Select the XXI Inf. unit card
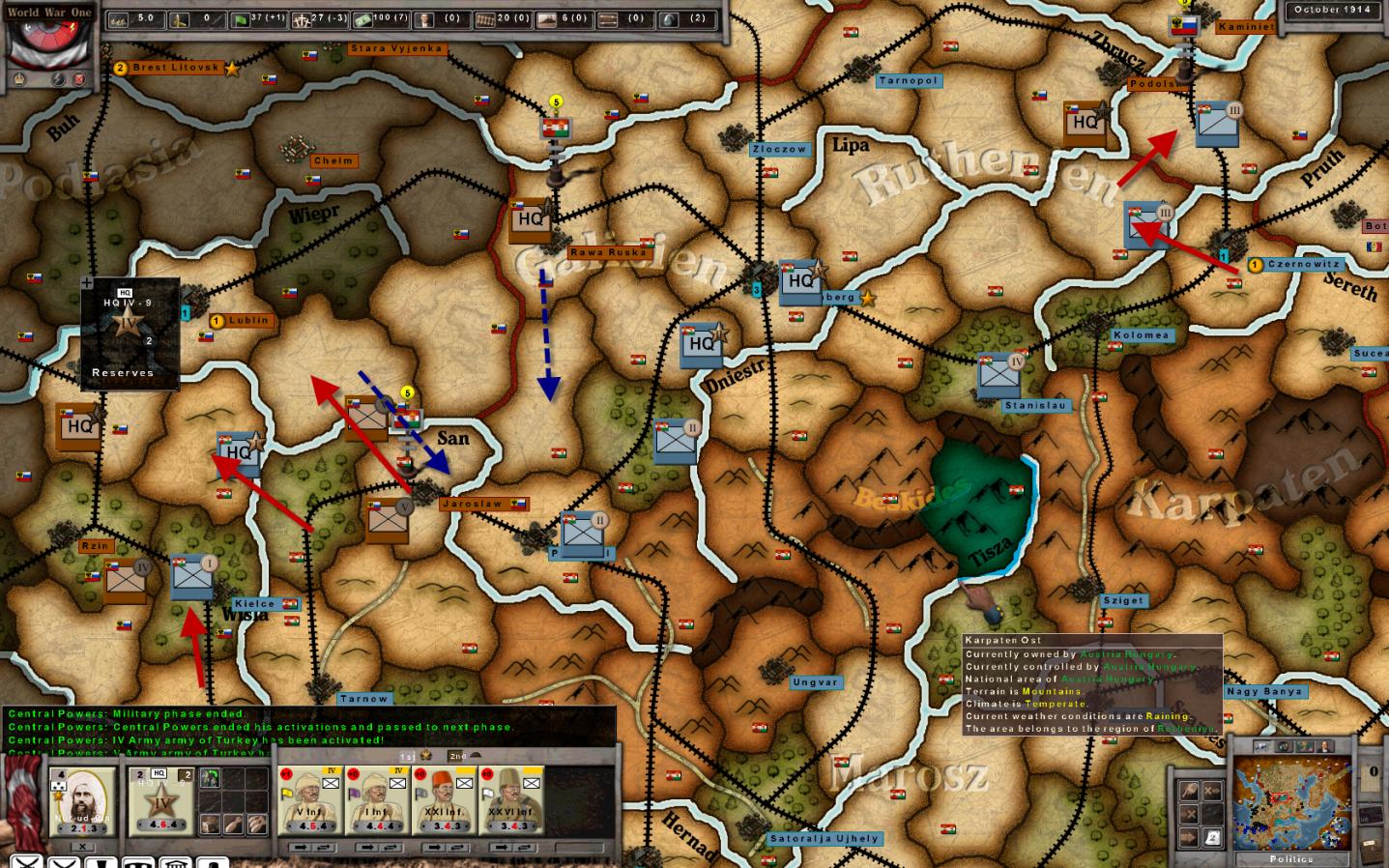 (445, 799)
